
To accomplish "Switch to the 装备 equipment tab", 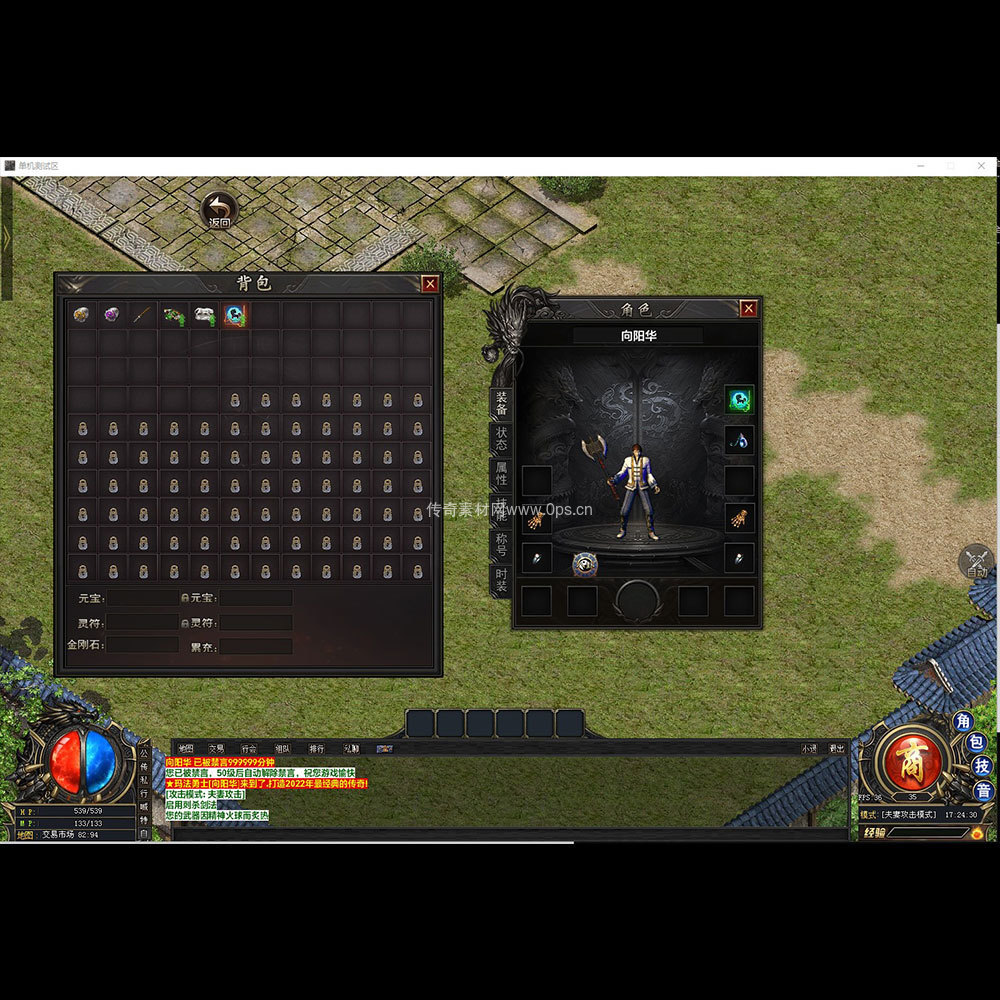I will [x=501, y=404].
